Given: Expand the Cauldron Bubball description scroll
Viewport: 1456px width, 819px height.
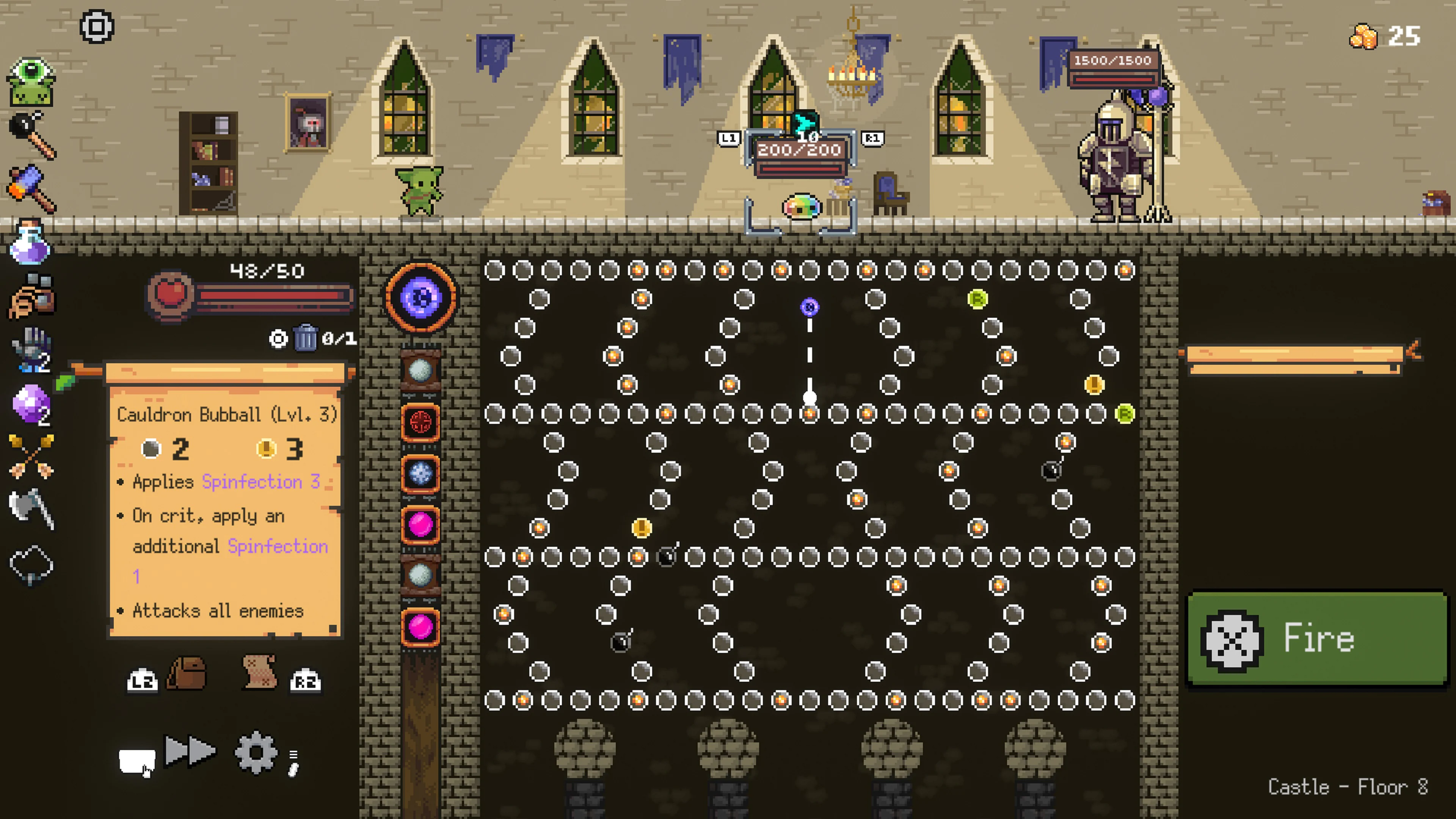Looking at the screenshot, I should pos(226,509).
